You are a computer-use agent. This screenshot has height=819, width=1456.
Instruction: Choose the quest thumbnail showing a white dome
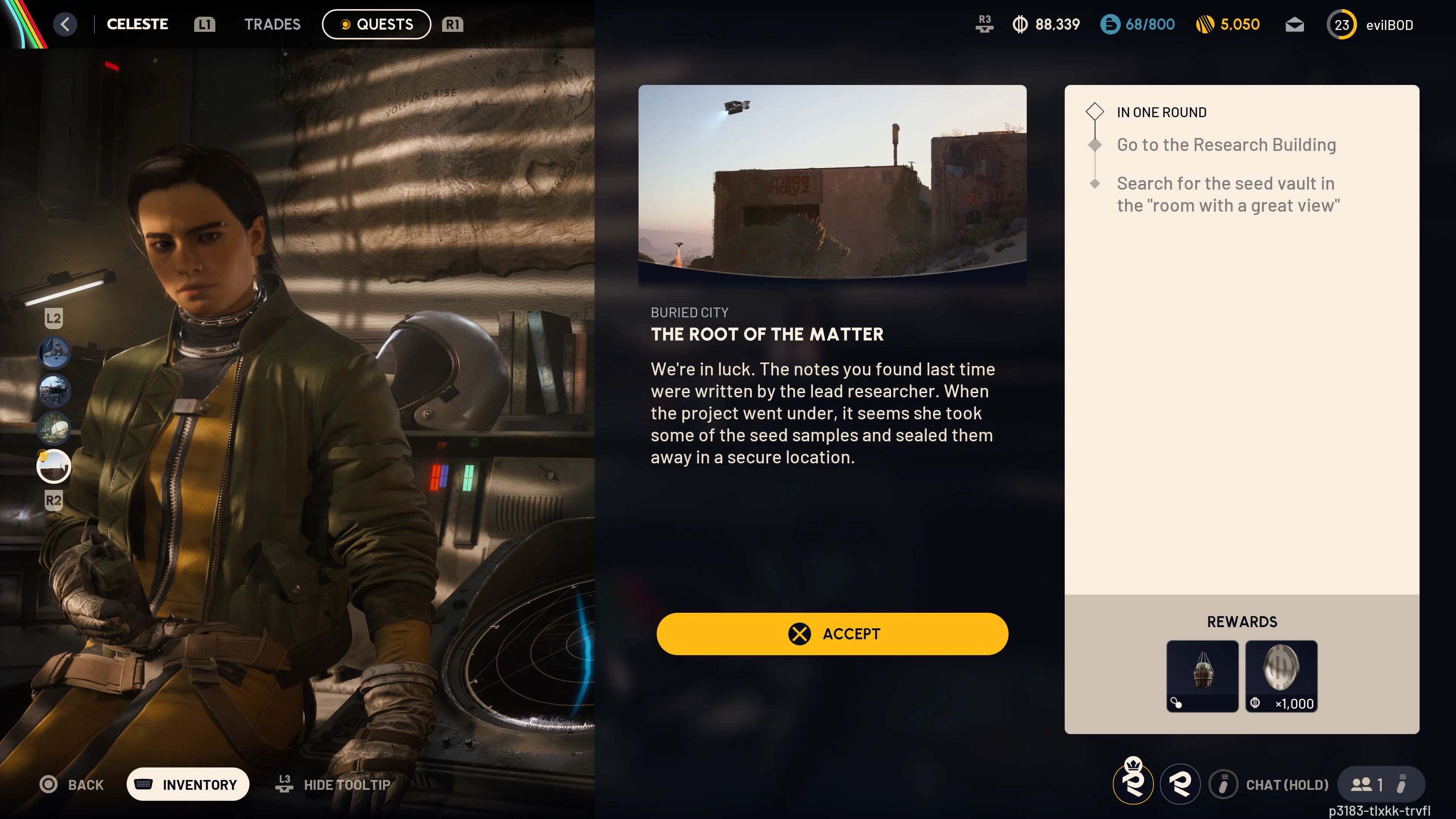[x=54, y=428]
